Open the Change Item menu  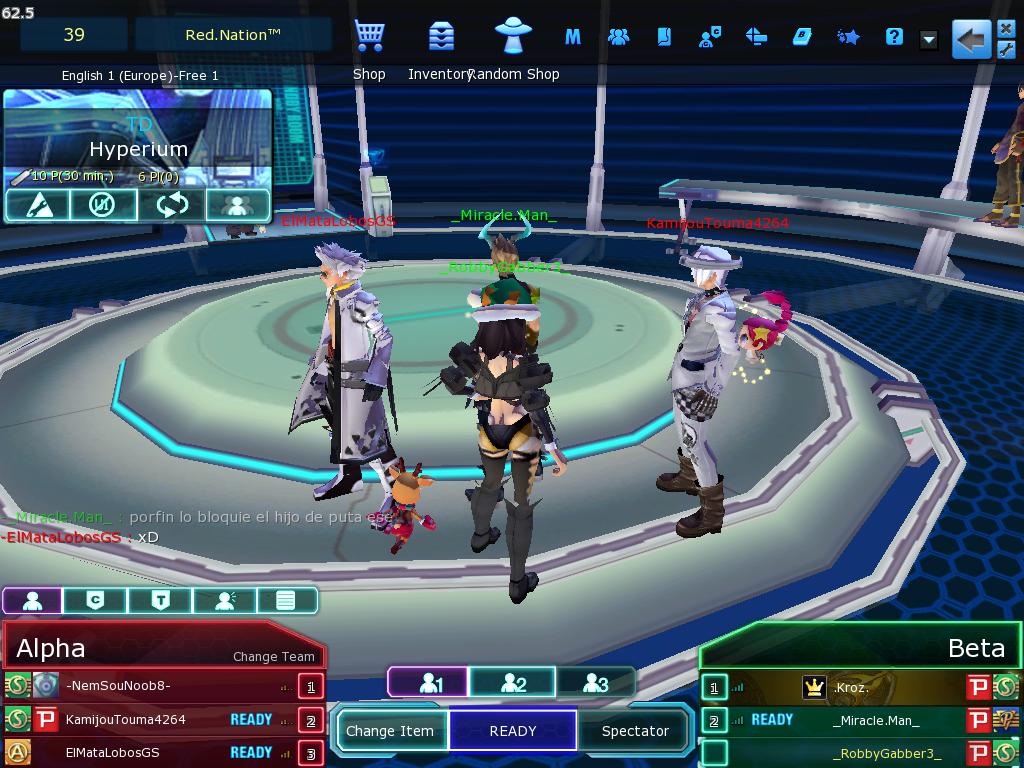point(390,731)
